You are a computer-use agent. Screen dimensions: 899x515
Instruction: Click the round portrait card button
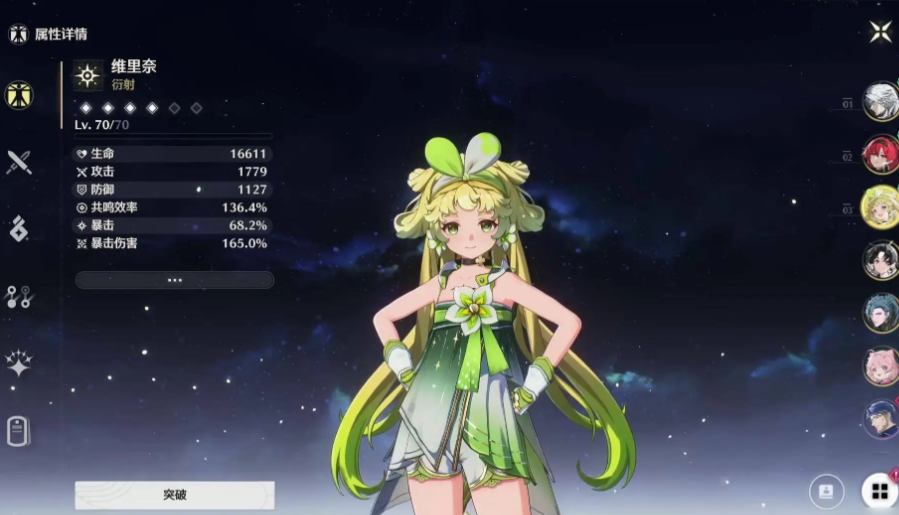point(826,491)
